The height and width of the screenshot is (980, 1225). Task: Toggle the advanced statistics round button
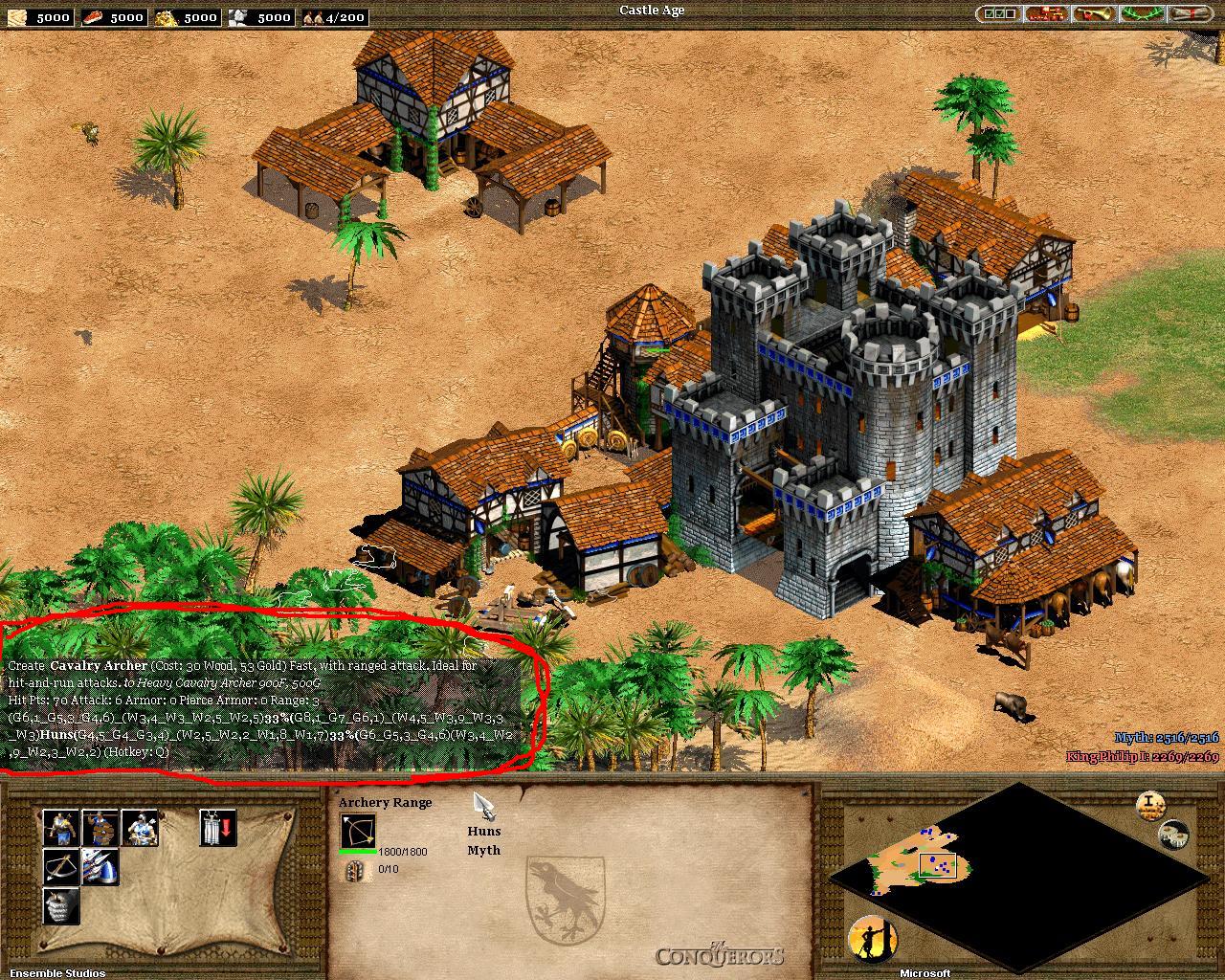click(x=1149, y=805)
